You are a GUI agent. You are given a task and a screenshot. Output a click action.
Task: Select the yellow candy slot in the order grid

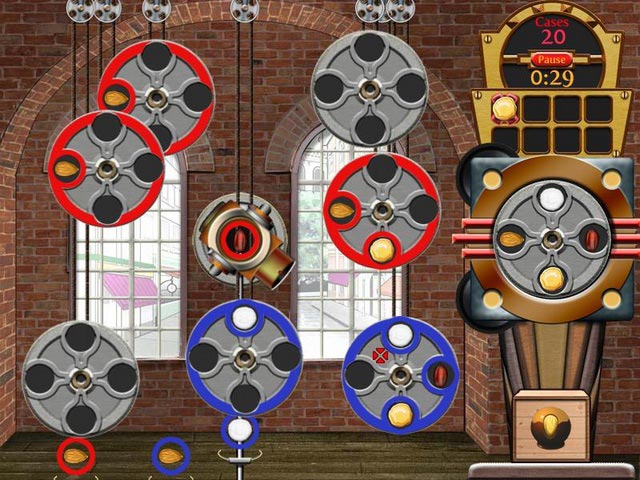click(508, 107)
